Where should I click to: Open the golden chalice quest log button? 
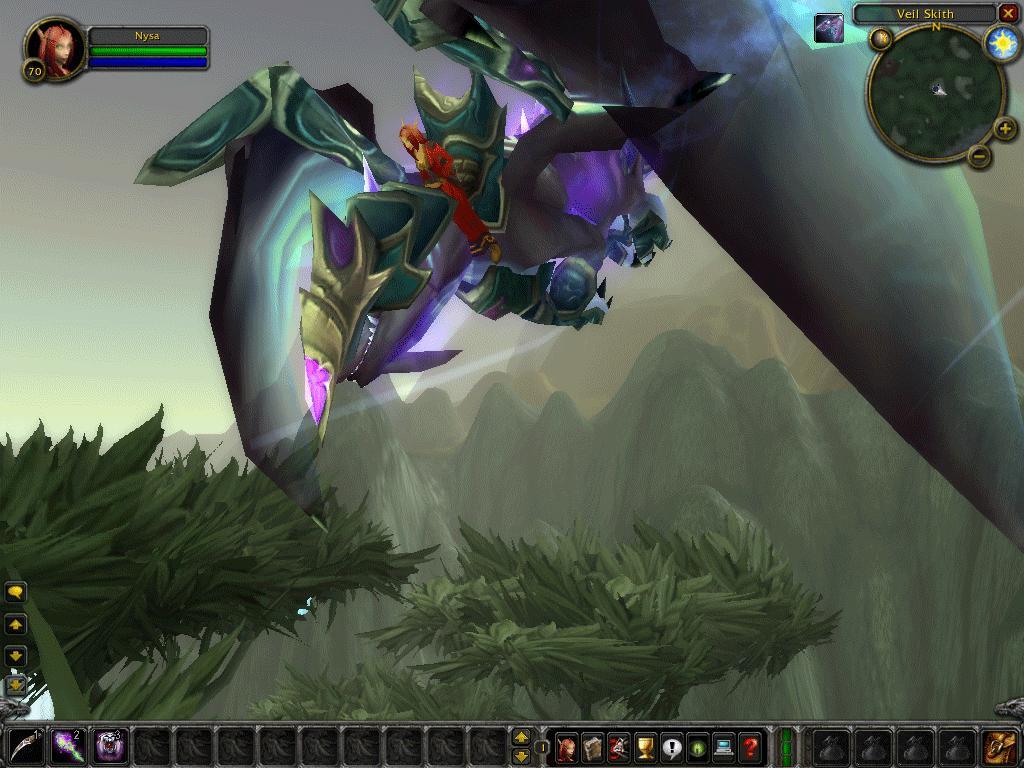point(645,746)
